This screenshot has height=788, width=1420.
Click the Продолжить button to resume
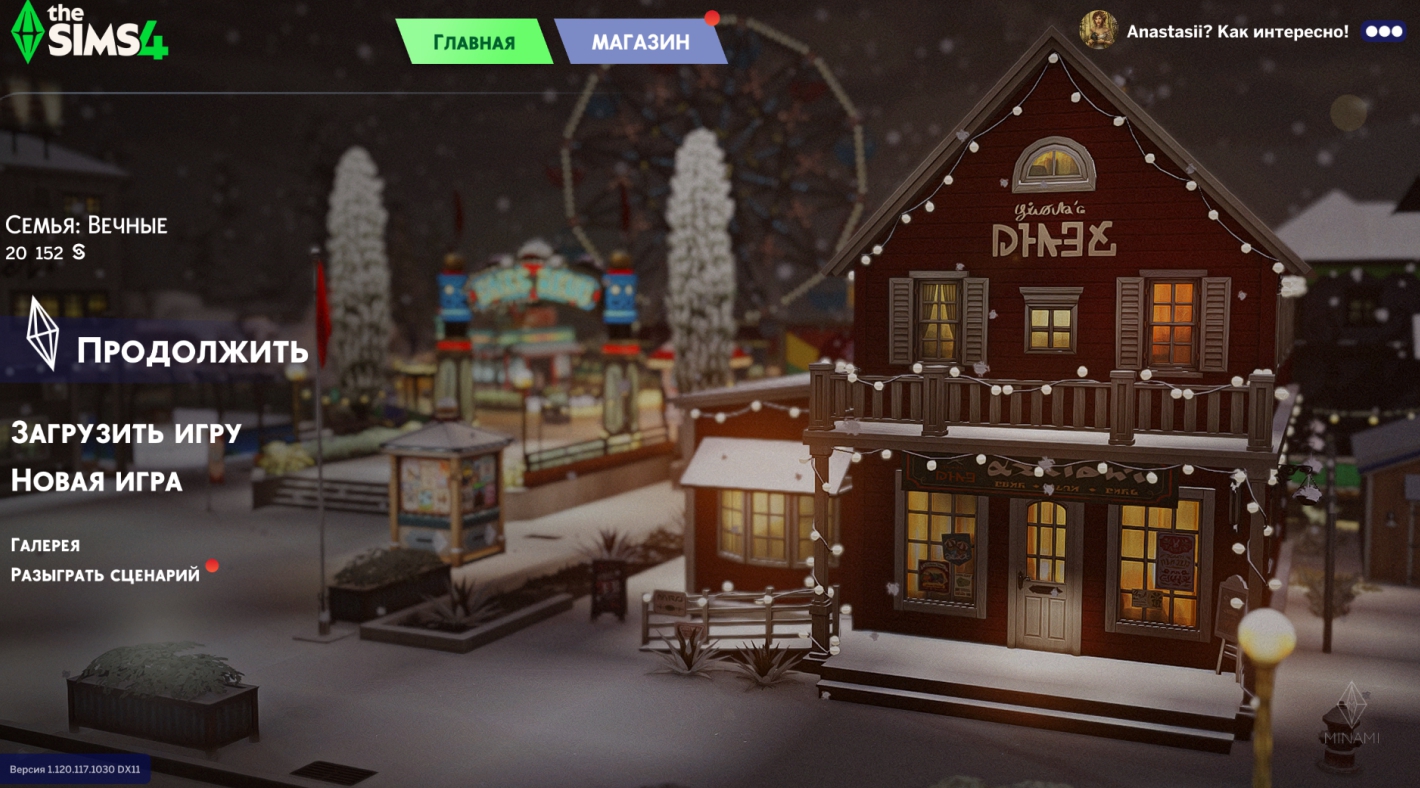[191, 351]
